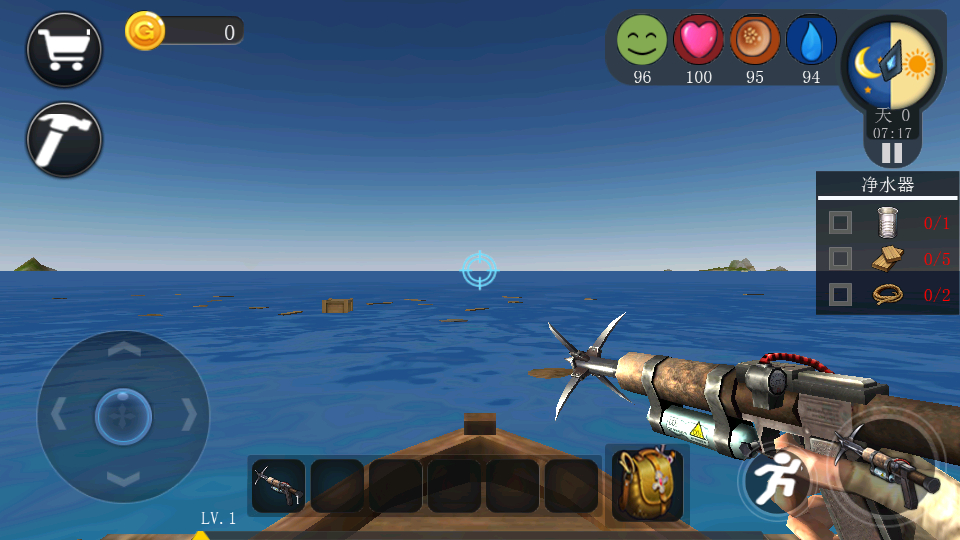Tap the day-night clock dial
This screenshot has width=960, height=540.
tap(890, 65)
